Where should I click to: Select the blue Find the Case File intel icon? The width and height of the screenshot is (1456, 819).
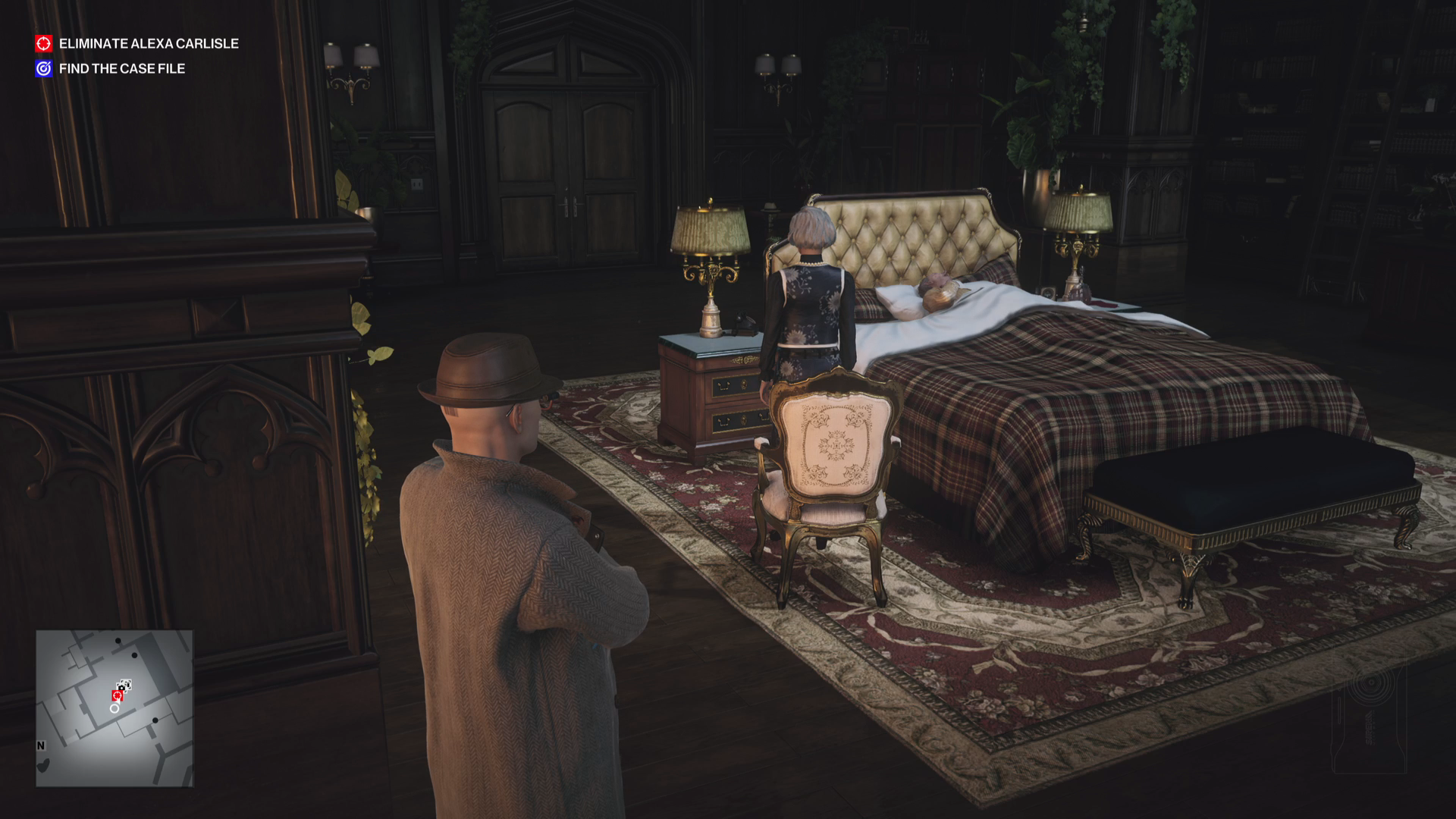pyautogui.click(x=43, y=68)
